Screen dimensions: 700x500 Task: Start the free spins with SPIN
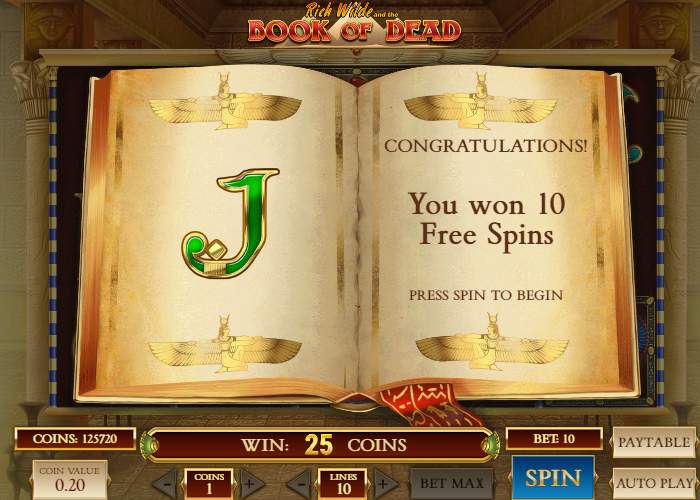[552, 479]
